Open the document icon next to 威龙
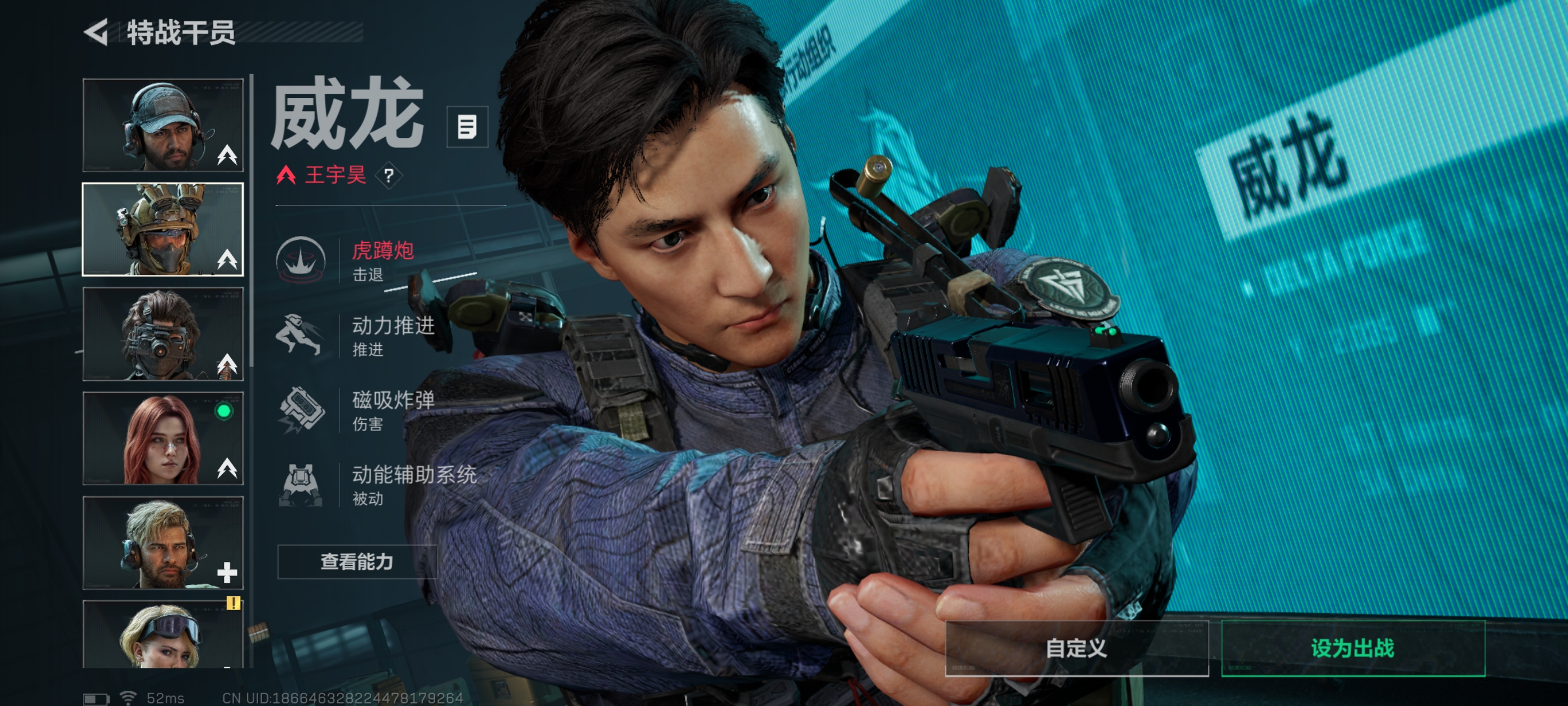1568x706 pixels. pos(467,127)
